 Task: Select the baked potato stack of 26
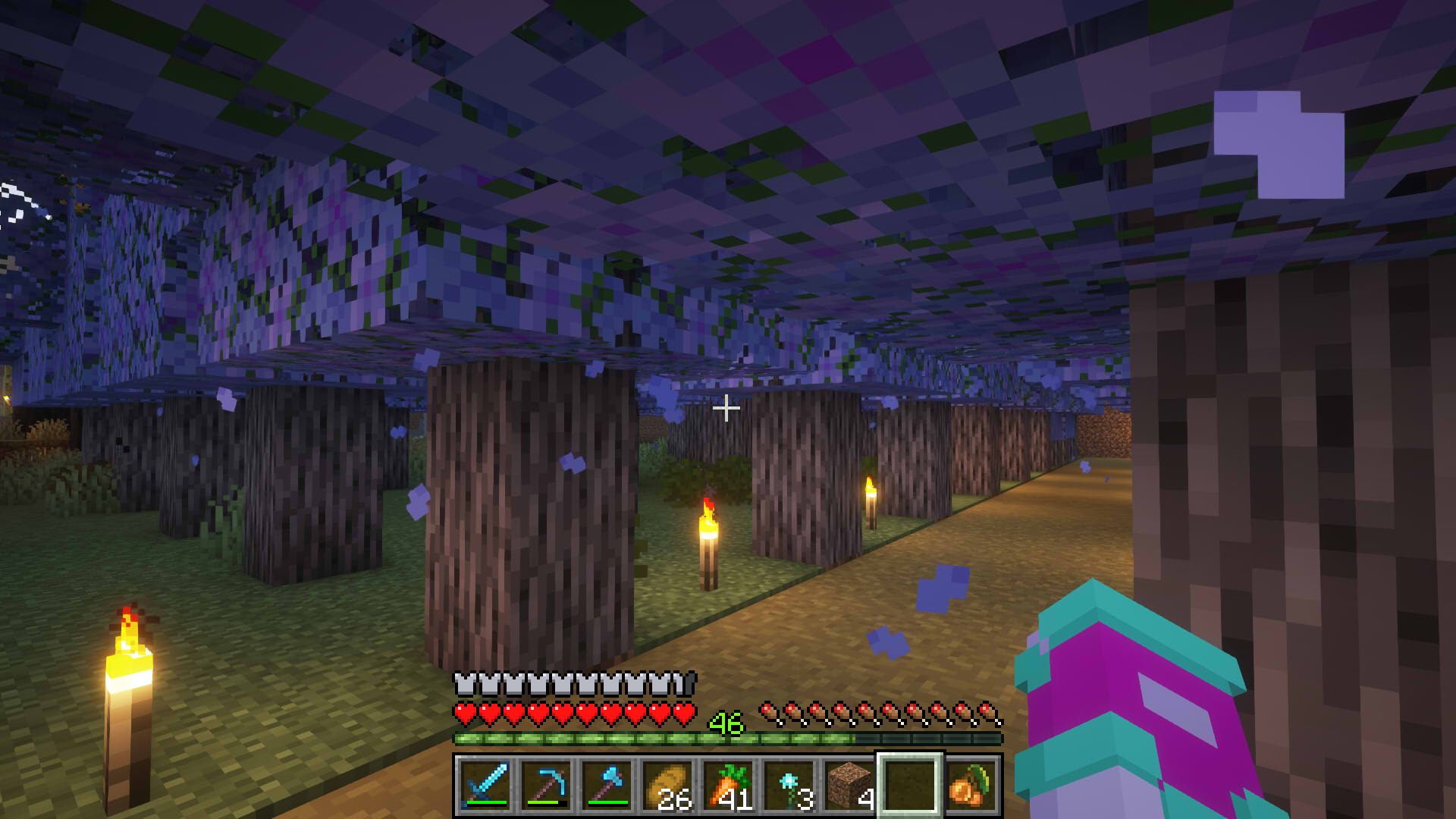pos(667,786)
